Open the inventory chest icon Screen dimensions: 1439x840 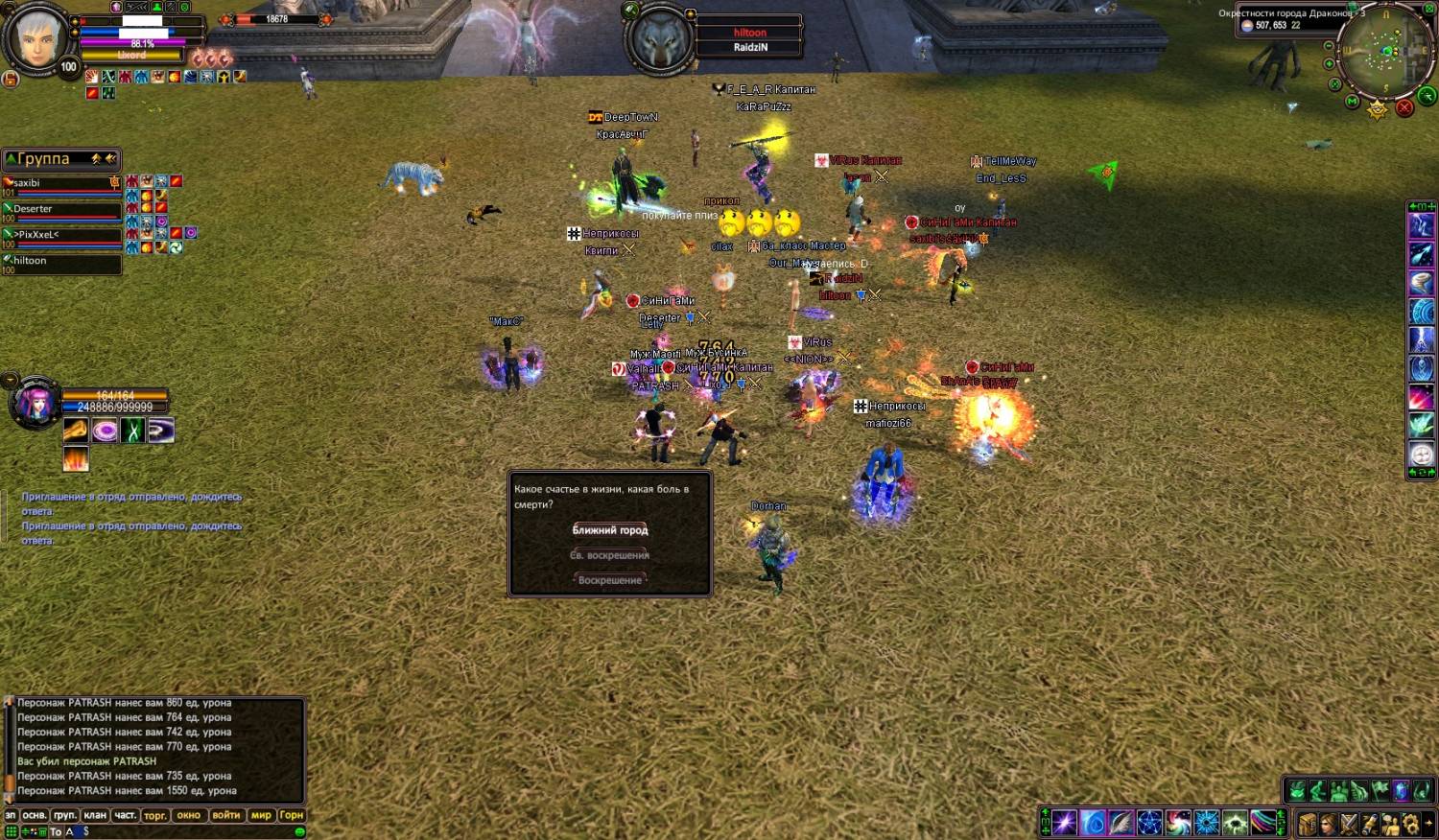point(1308,823)
